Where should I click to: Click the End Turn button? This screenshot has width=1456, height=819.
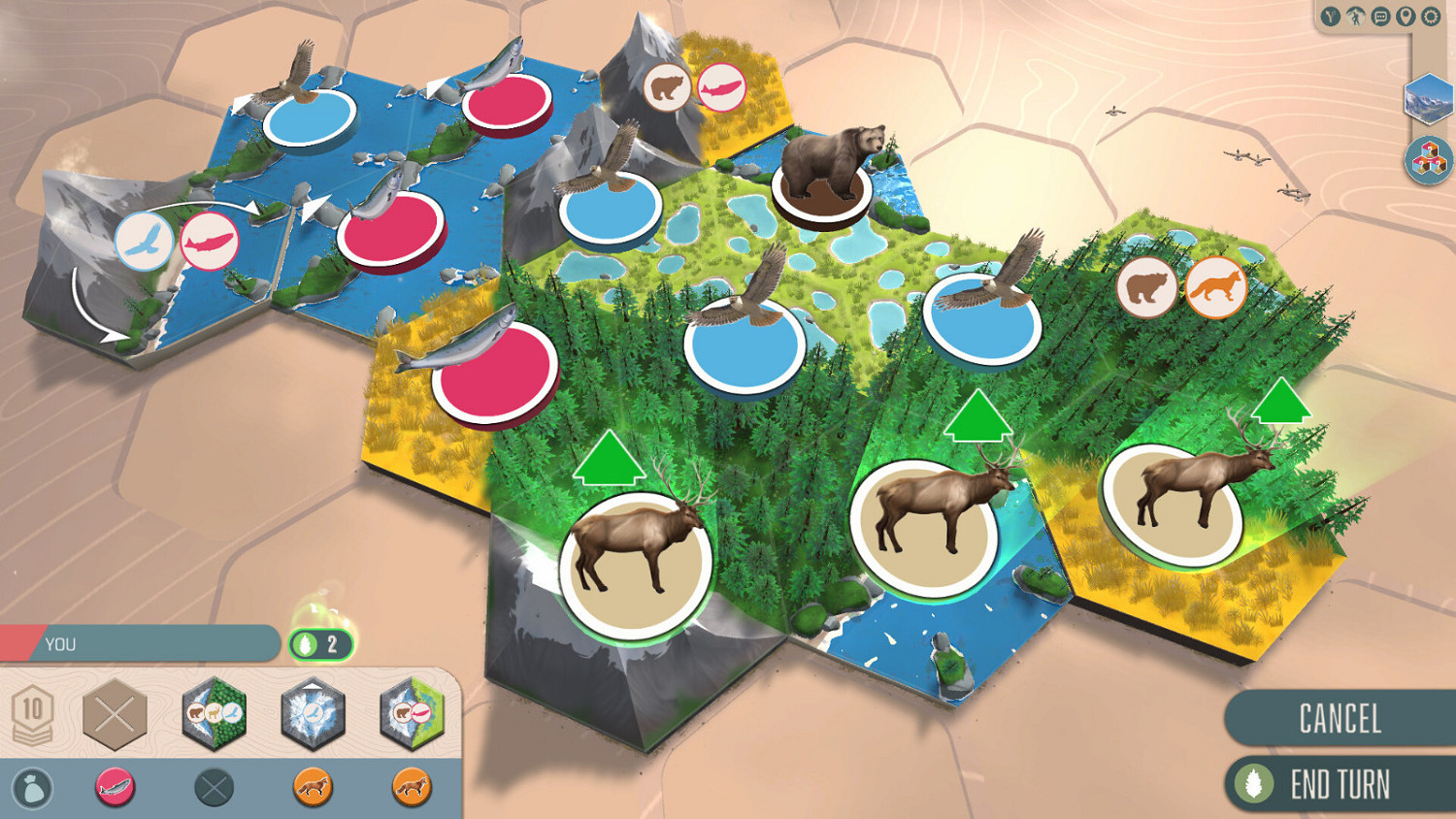[1342, 781]
